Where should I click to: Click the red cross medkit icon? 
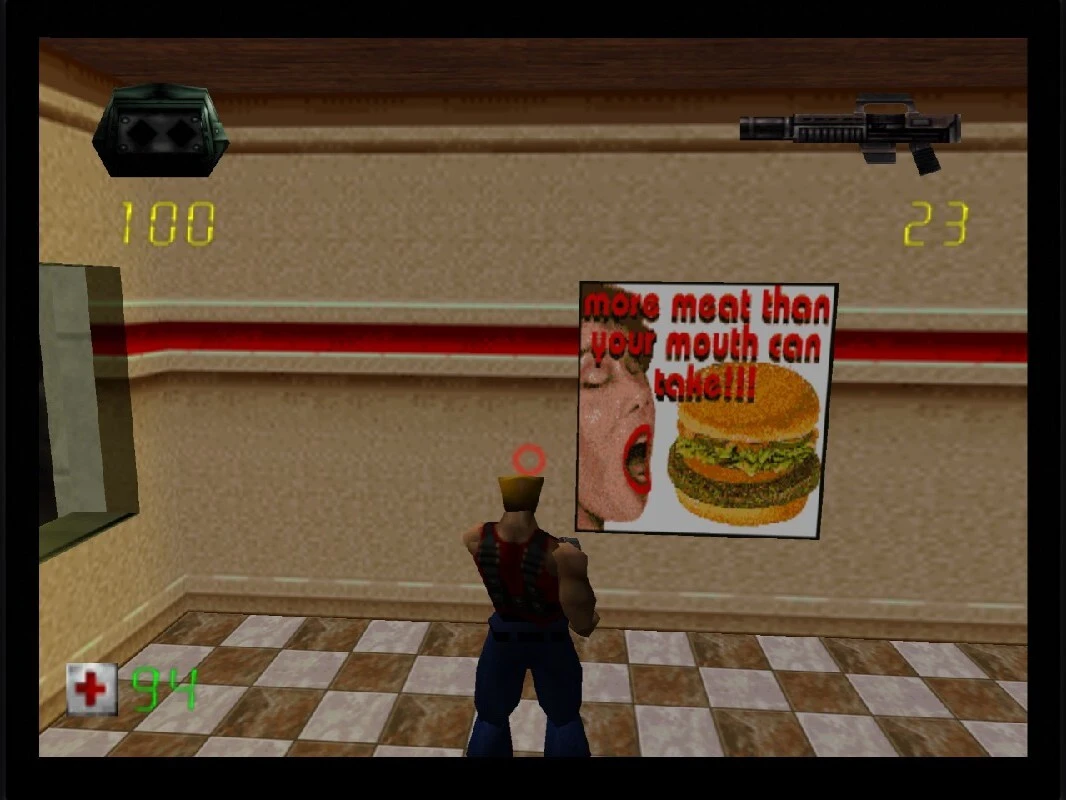(x=92, y=689)
